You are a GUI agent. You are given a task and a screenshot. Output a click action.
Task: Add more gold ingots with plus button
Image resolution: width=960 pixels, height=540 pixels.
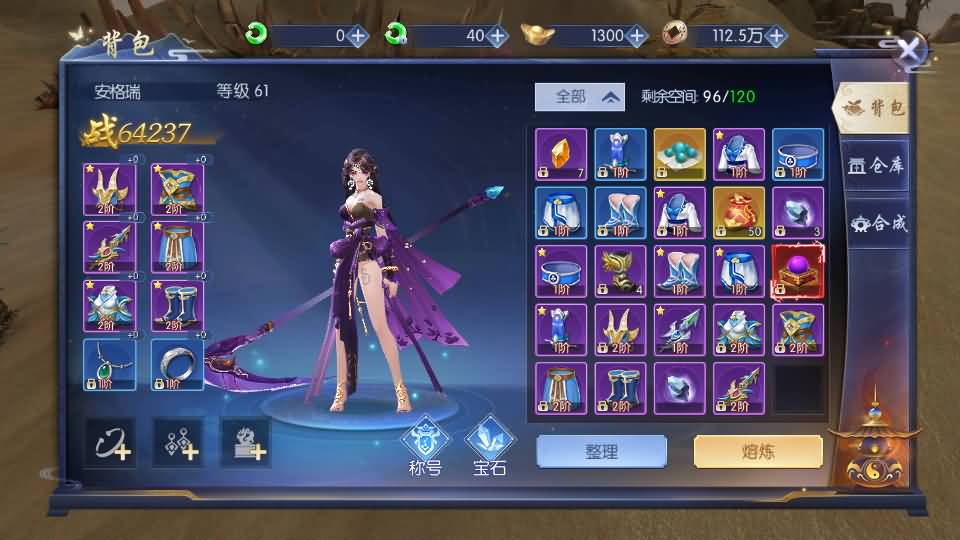click(x=637, y=36)
